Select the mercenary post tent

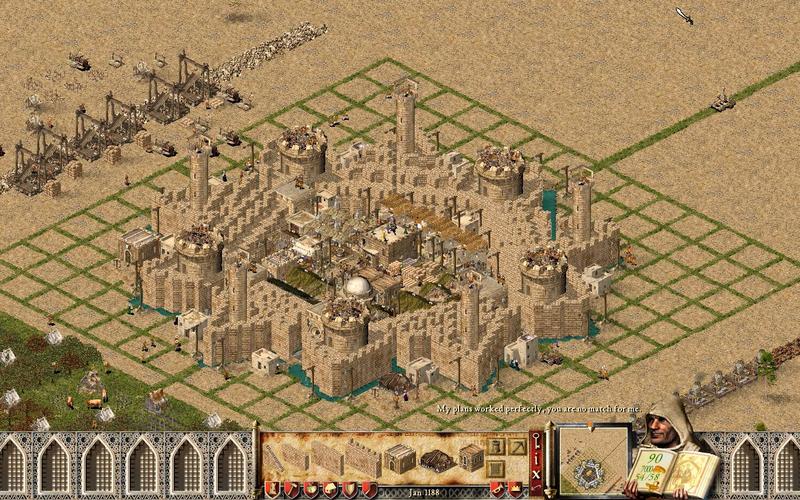tap(437, 460)
